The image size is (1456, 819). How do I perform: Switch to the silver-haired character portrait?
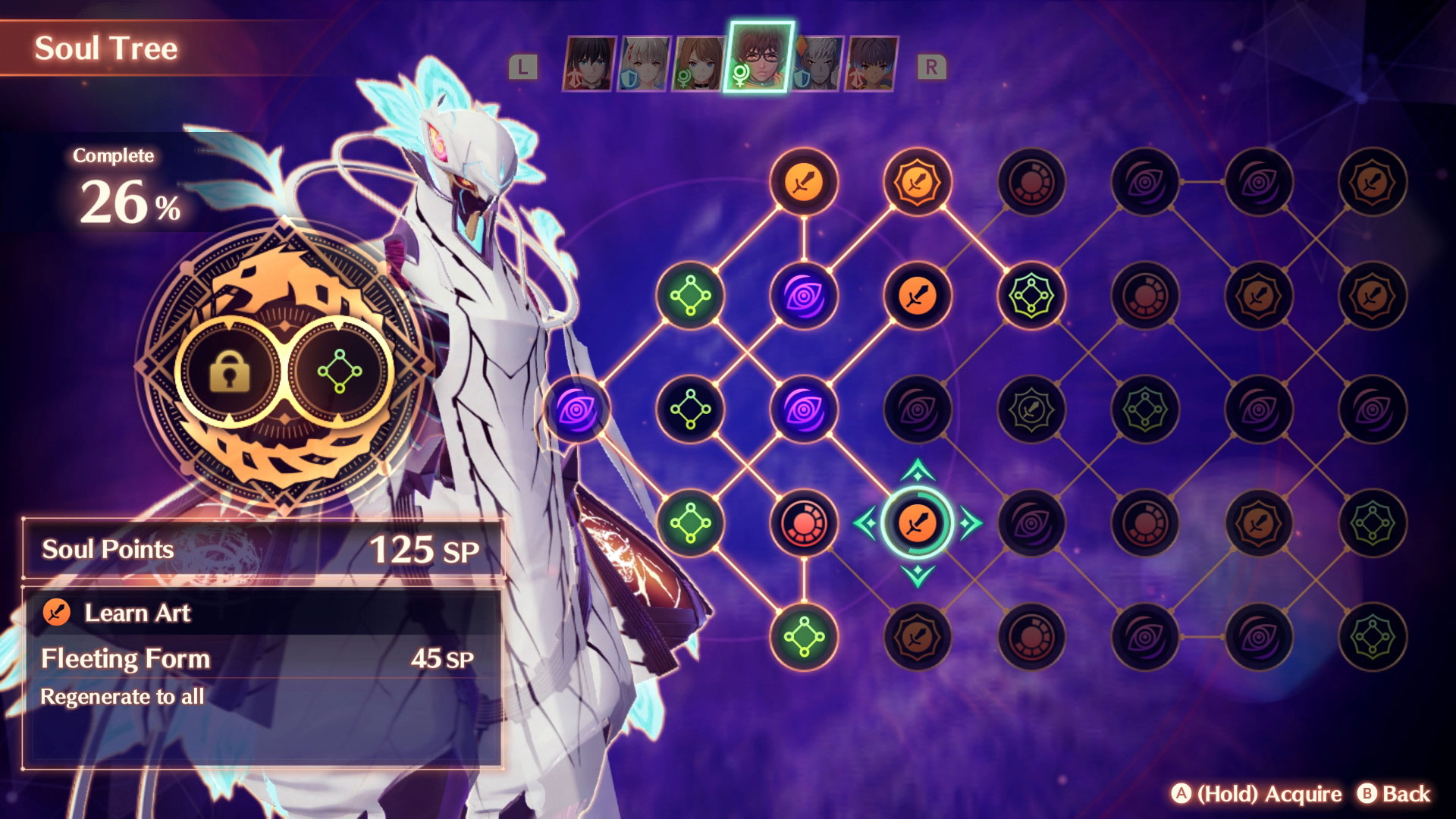pos(819,64)
